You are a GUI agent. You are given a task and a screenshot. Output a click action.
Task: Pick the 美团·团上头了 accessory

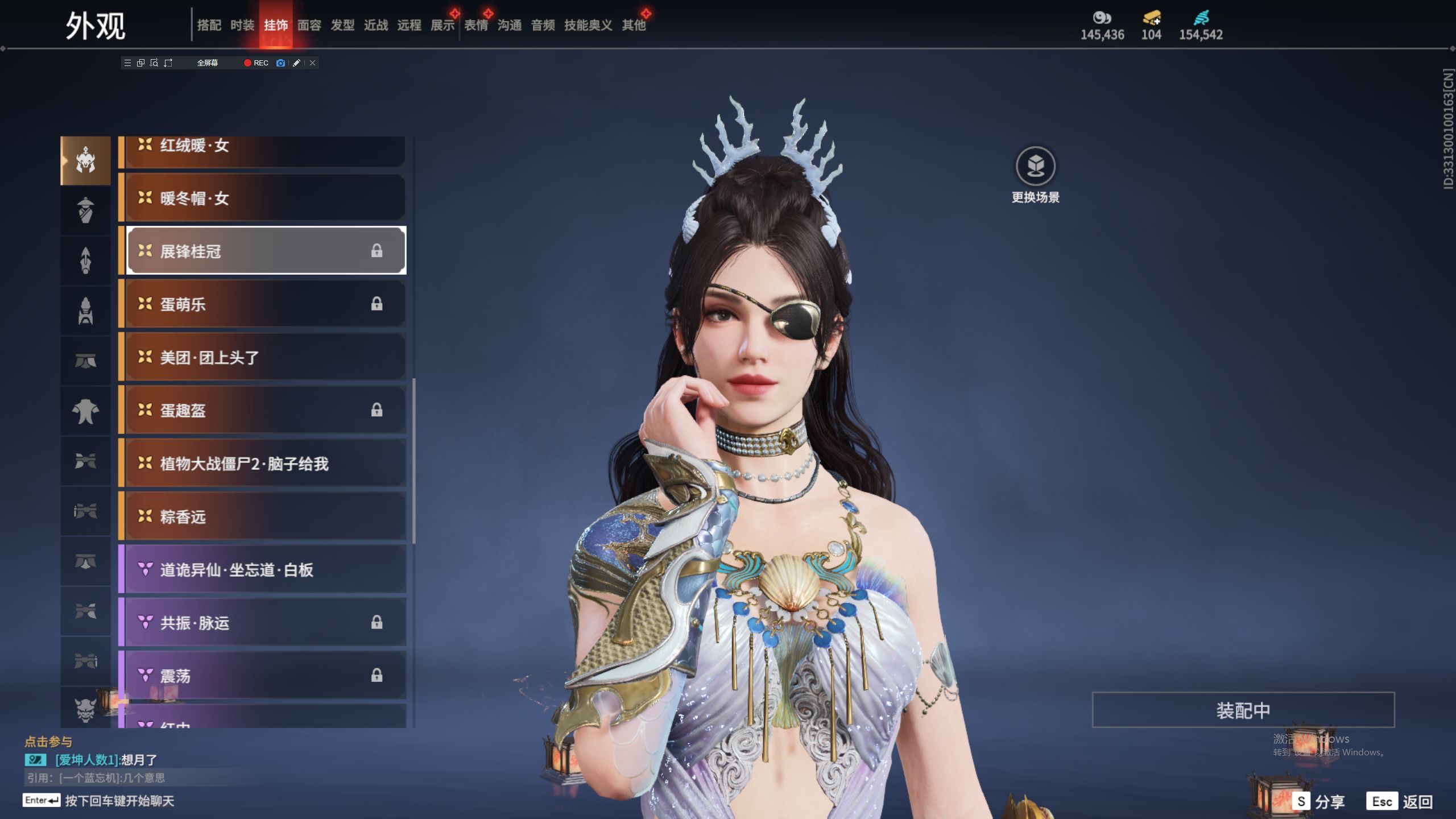click(x=265, y=357)
